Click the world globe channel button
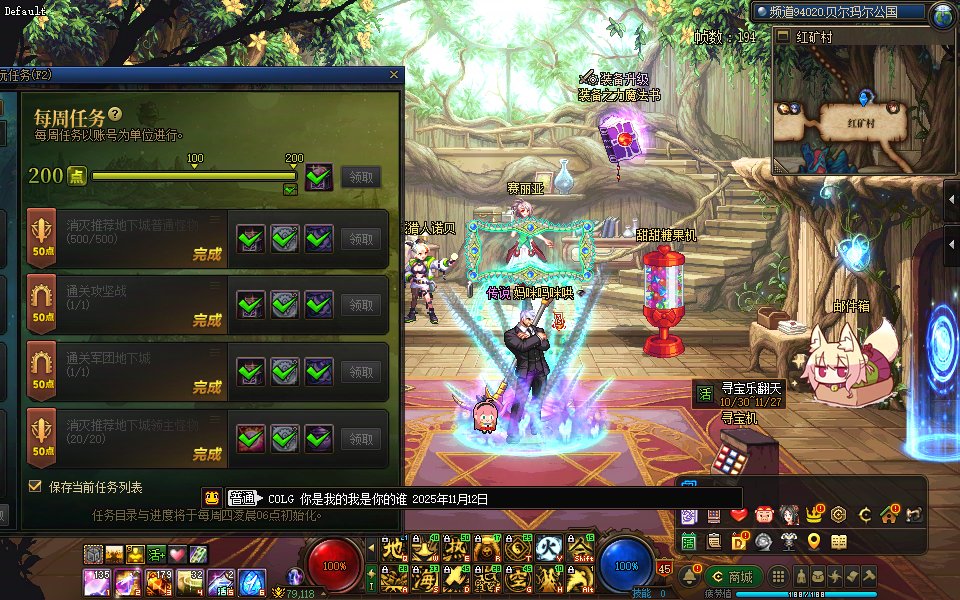960x600 pixels. [x=941, y=14]
